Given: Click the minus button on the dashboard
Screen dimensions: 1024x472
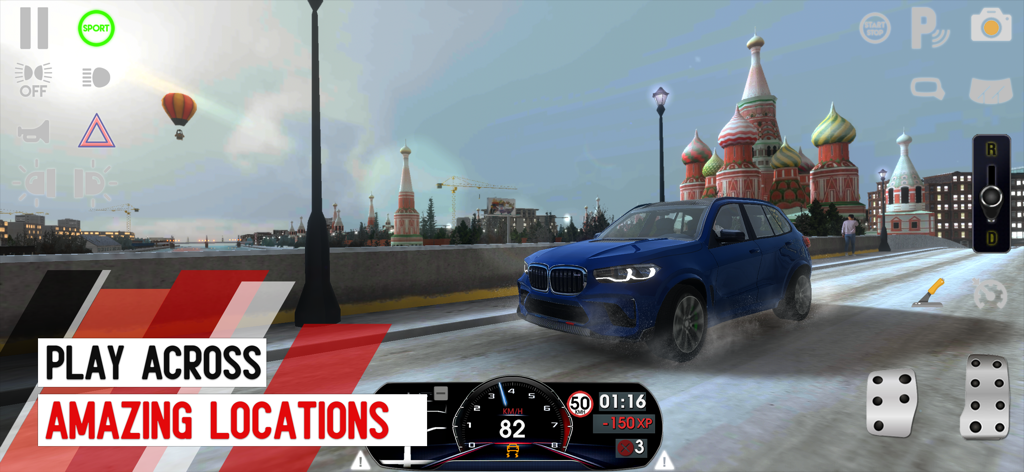Looking at the screenshot, I should (x=441, y=393).
